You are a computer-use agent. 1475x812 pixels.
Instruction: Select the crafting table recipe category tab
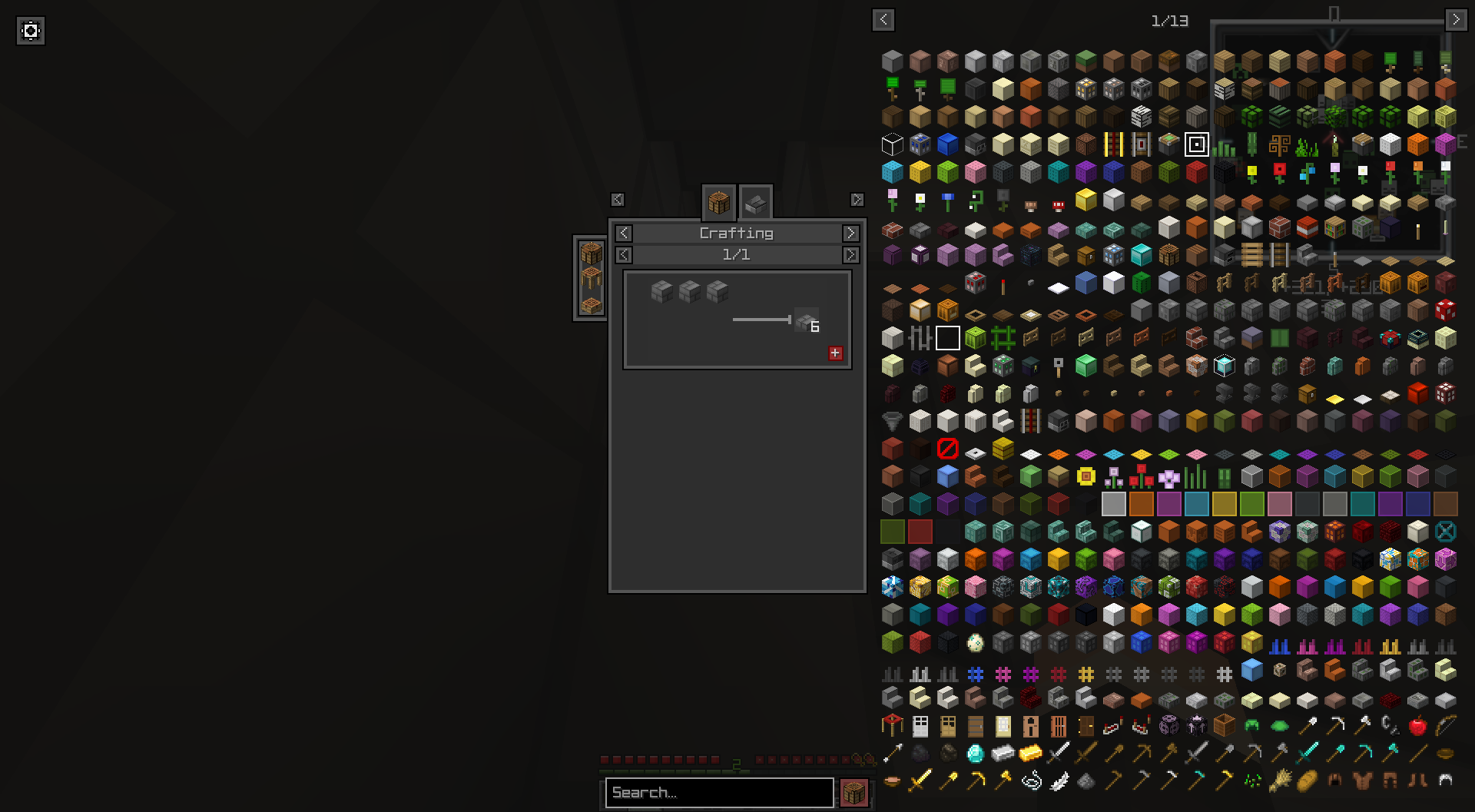point(719,202)
